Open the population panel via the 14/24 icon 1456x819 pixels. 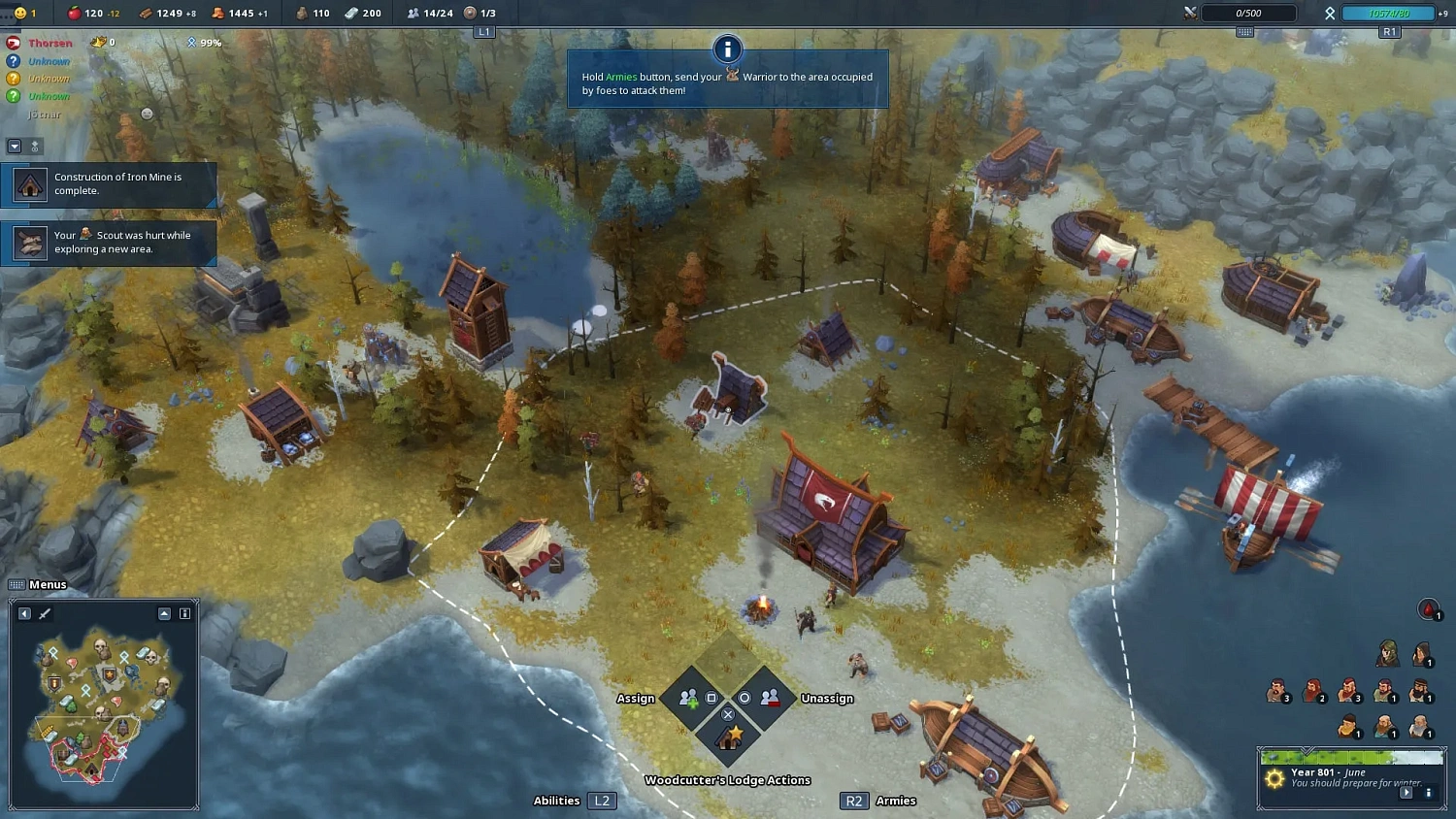point(414,13)
